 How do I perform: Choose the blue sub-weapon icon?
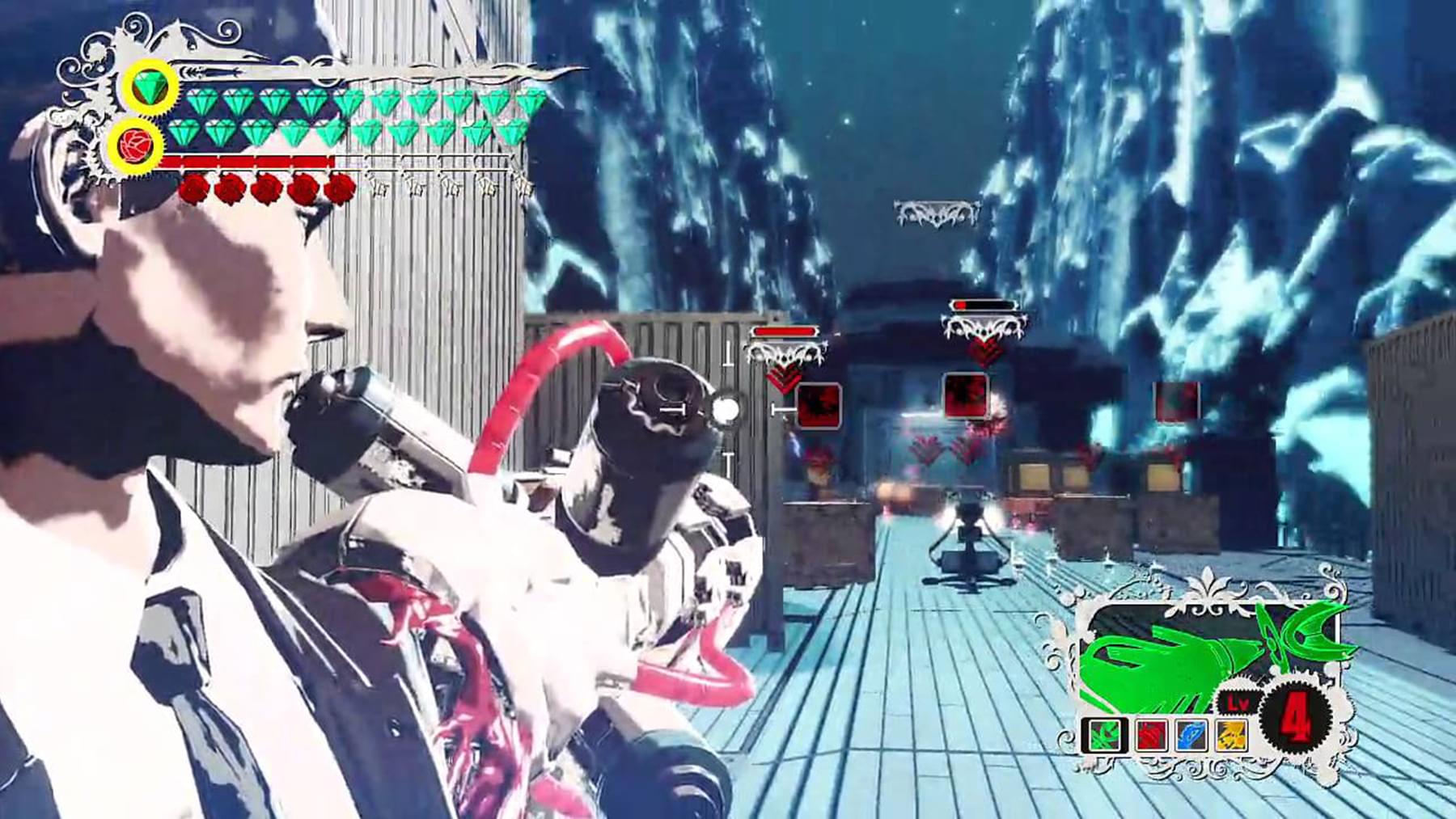point(1191,736)
